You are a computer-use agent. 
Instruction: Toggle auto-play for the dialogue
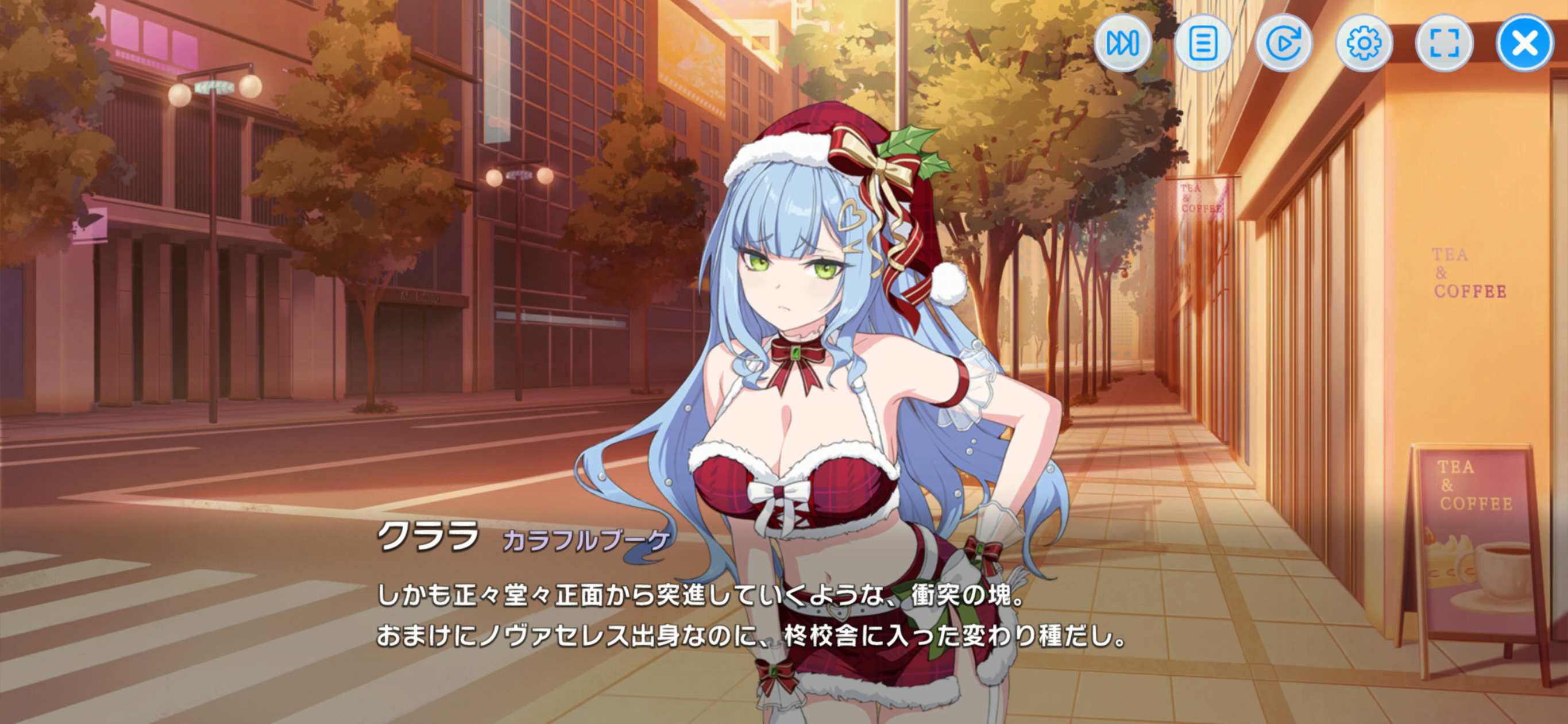(x=1283, y=43)
